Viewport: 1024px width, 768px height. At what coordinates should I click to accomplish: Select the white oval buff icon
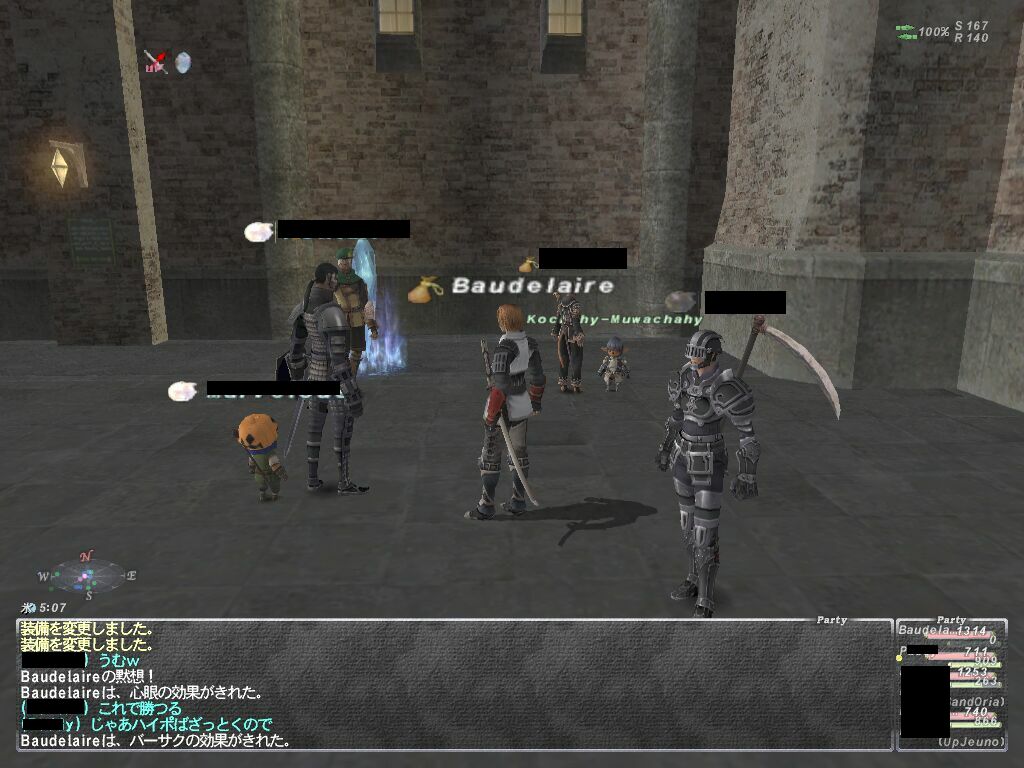(182, 62)
